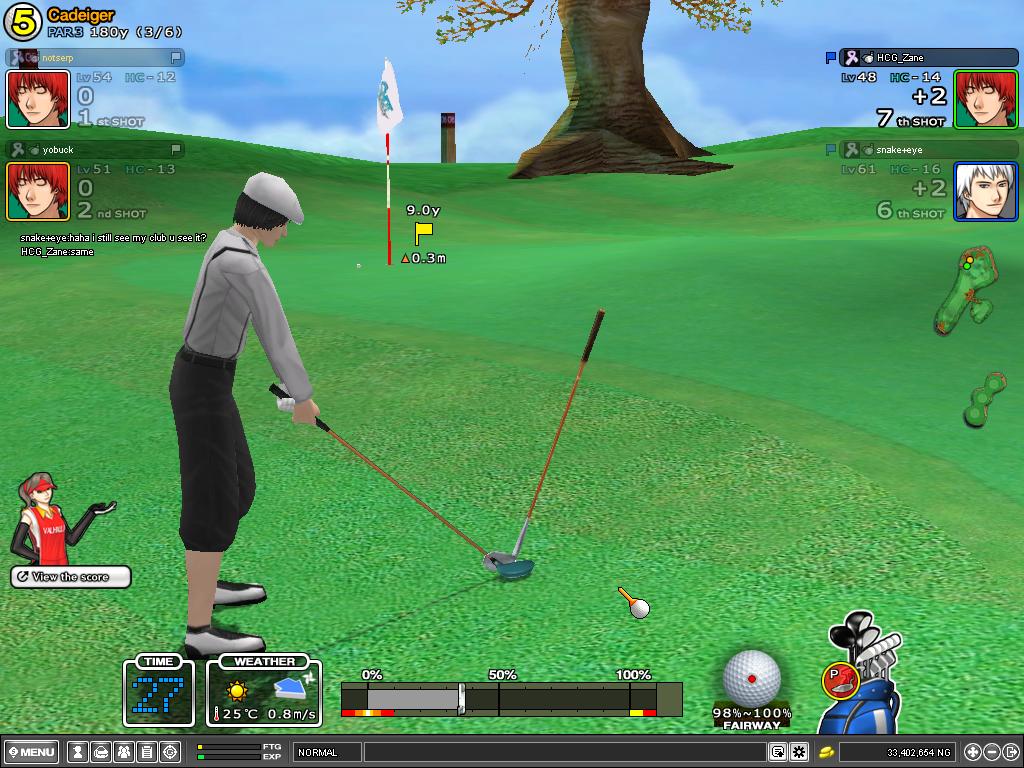This screenshot has height=768, width=1024.
Task: Open the View the score button
Action: tap(71, 577)
